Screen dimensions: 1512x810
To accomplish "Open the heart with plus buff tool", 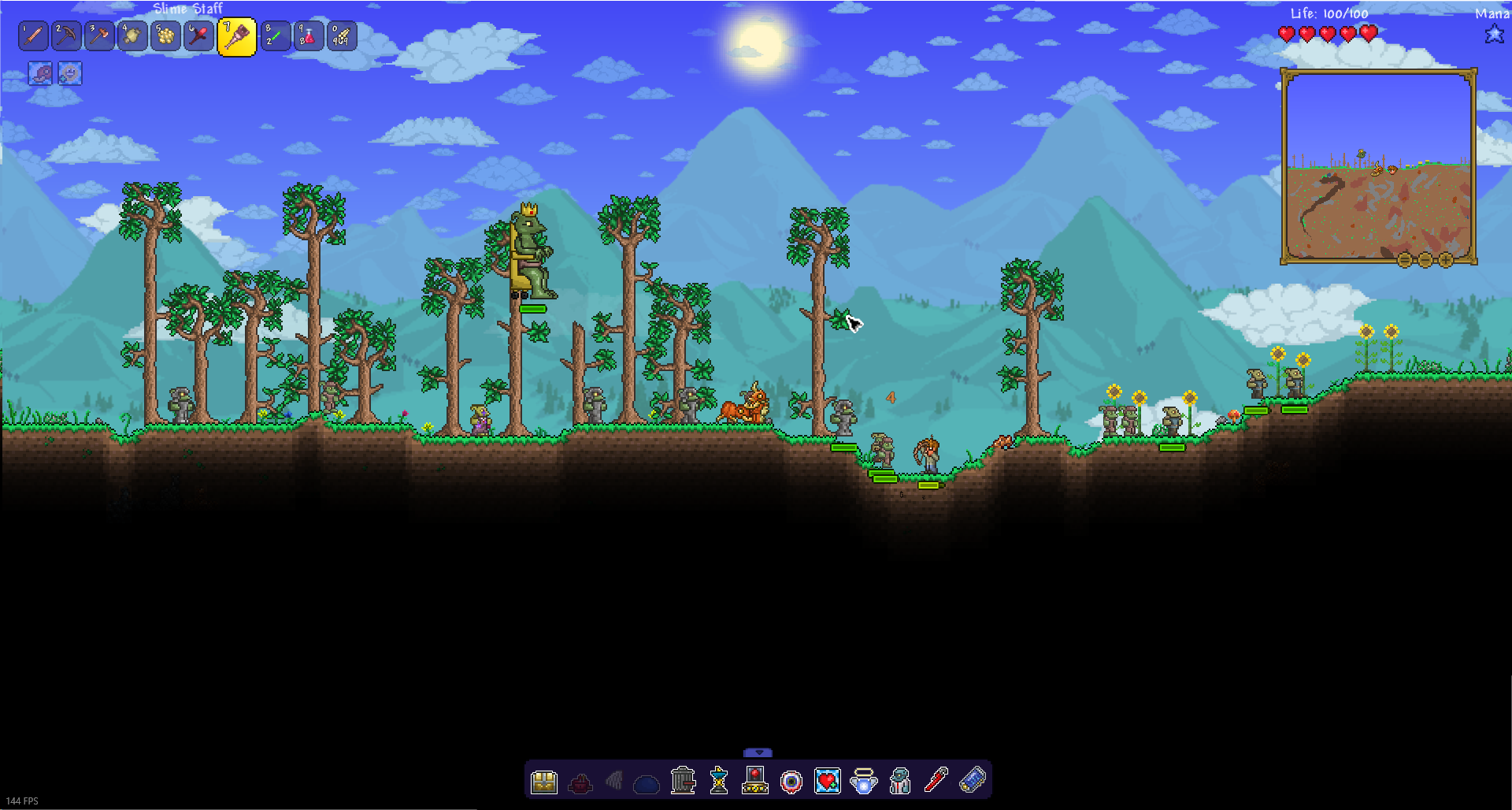I will 827,781.
